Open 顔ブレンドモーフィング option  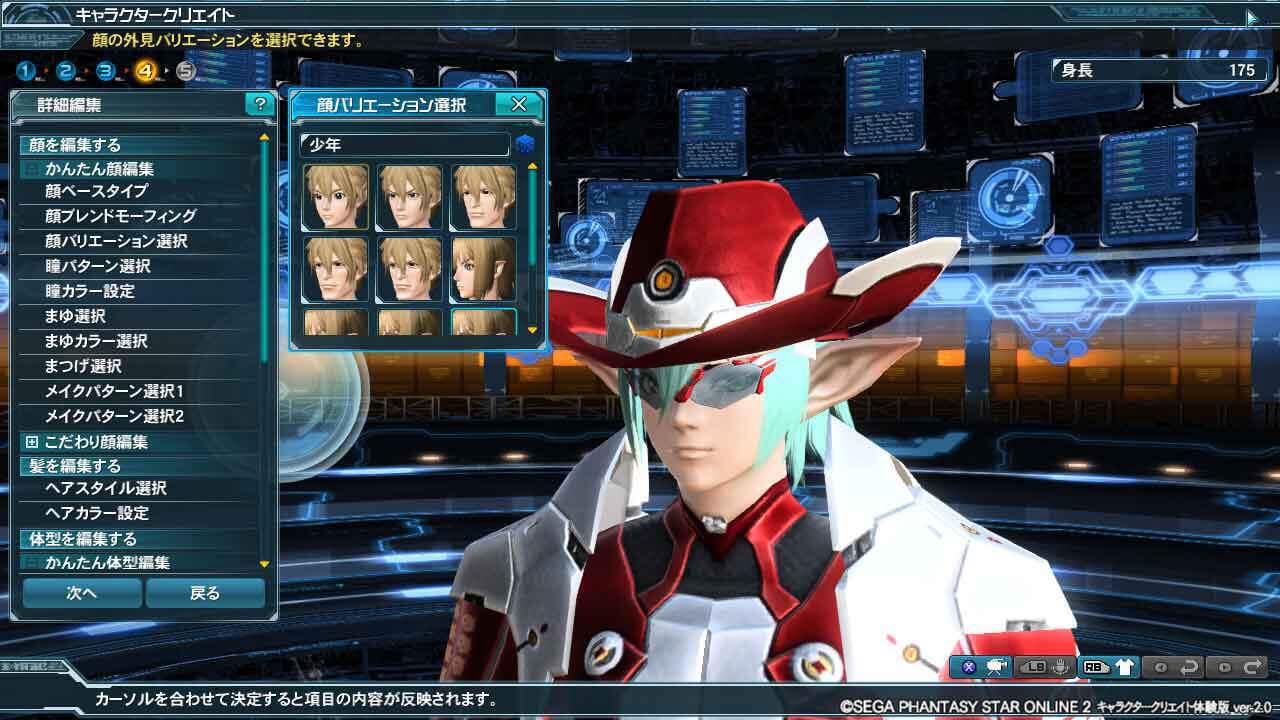tap(120, 216)
